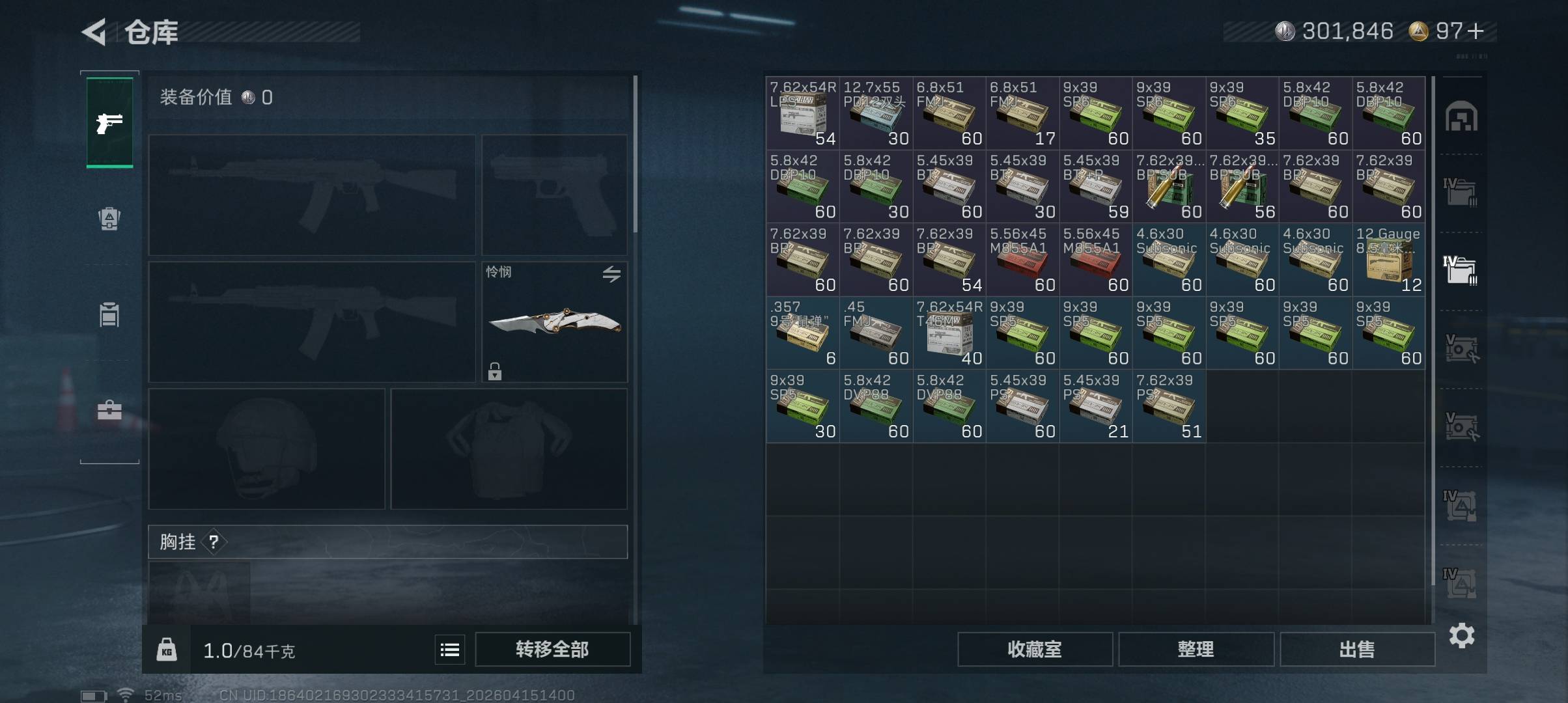Switch to the pistol weapons tab
This screenshot has height=703, width=1568.
coord(109,122)
